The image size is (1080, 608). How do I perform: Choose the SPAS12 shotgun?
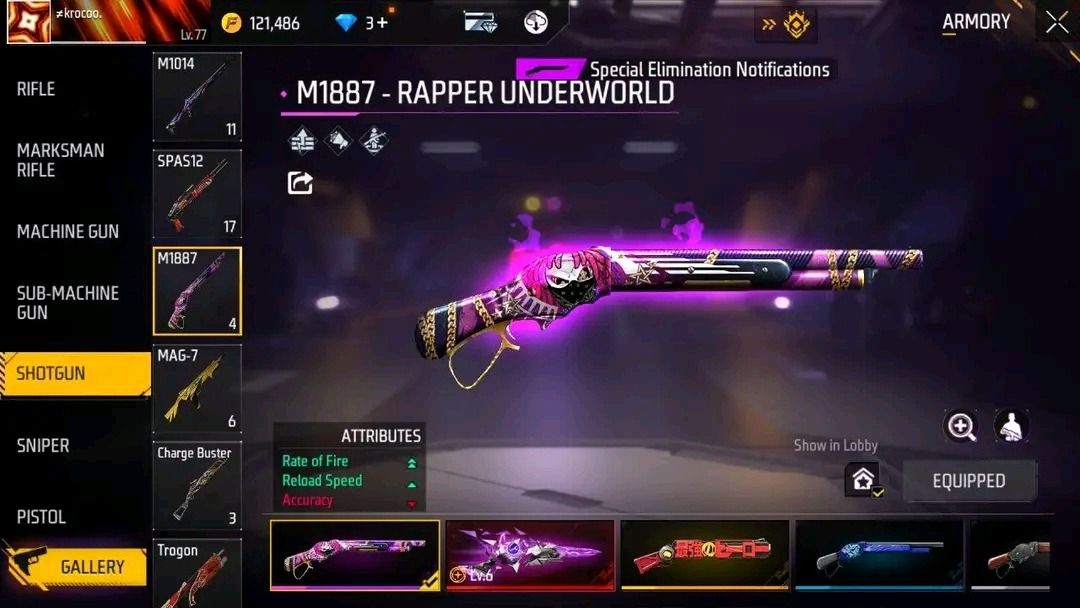[x=197, y=194]
